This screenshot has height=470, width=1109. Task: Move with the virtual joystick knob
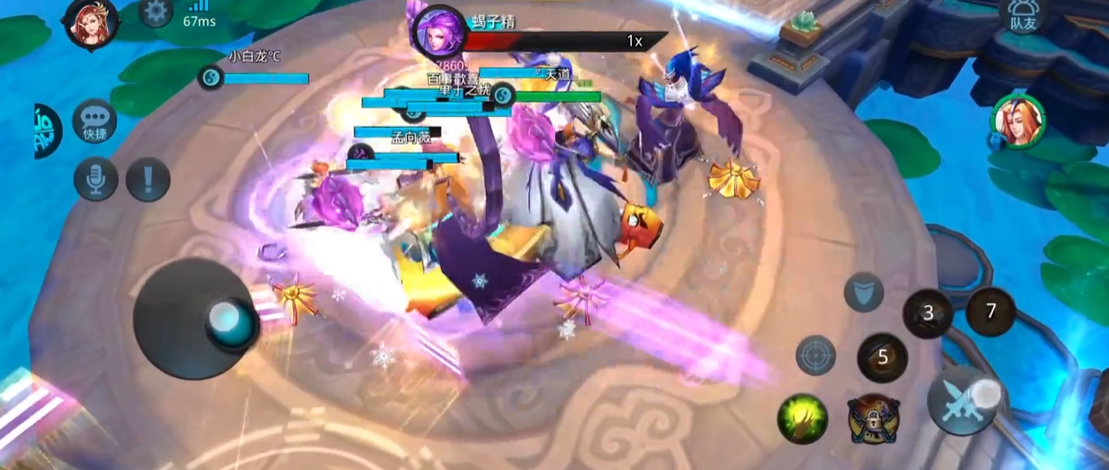click(x=224, y=319)
